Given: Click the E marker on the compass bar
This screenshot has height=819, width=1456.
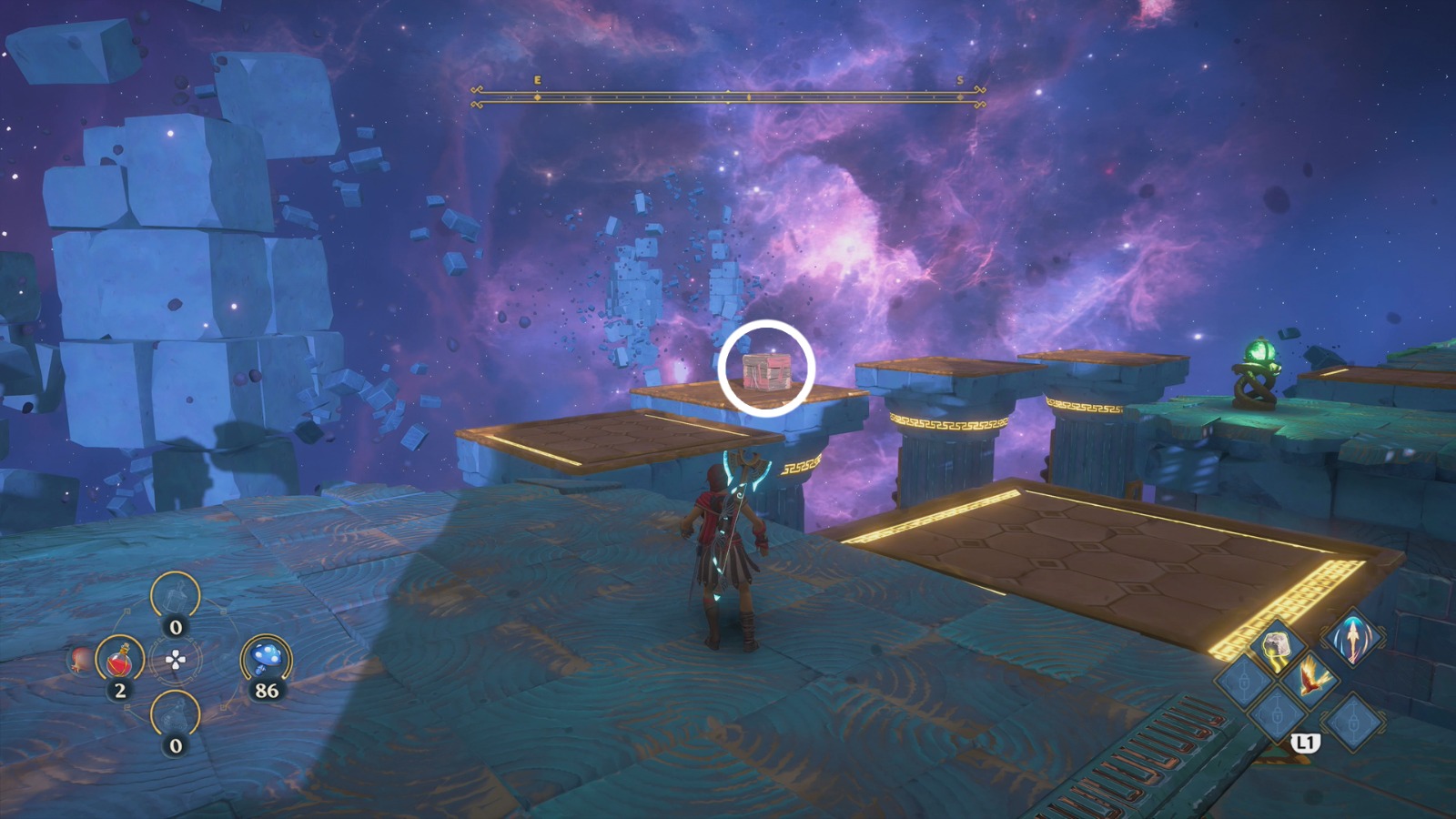Looking at the screenshot, I should click(539, 81).
